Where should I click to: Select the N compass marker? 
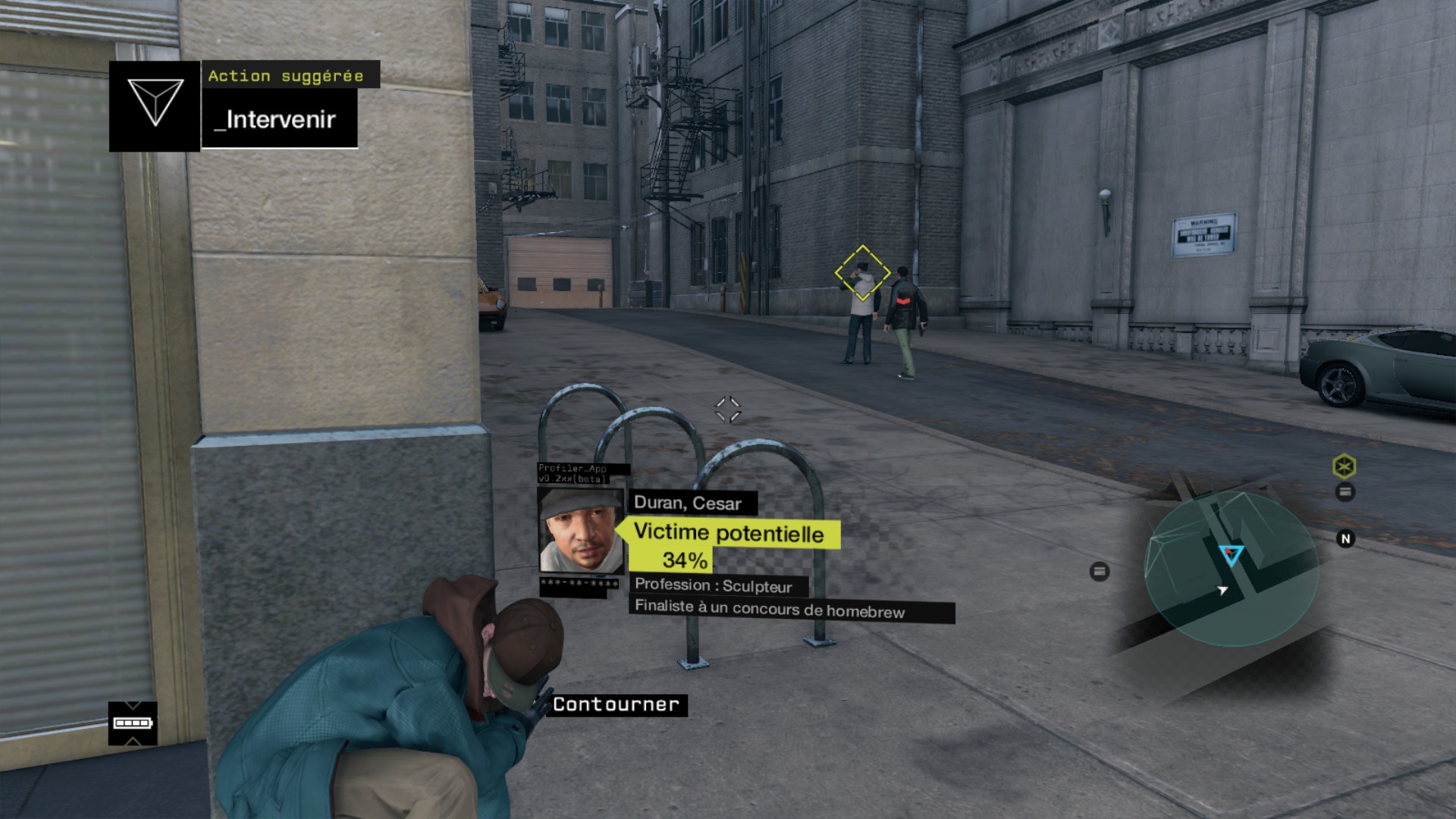(1345, 539)
